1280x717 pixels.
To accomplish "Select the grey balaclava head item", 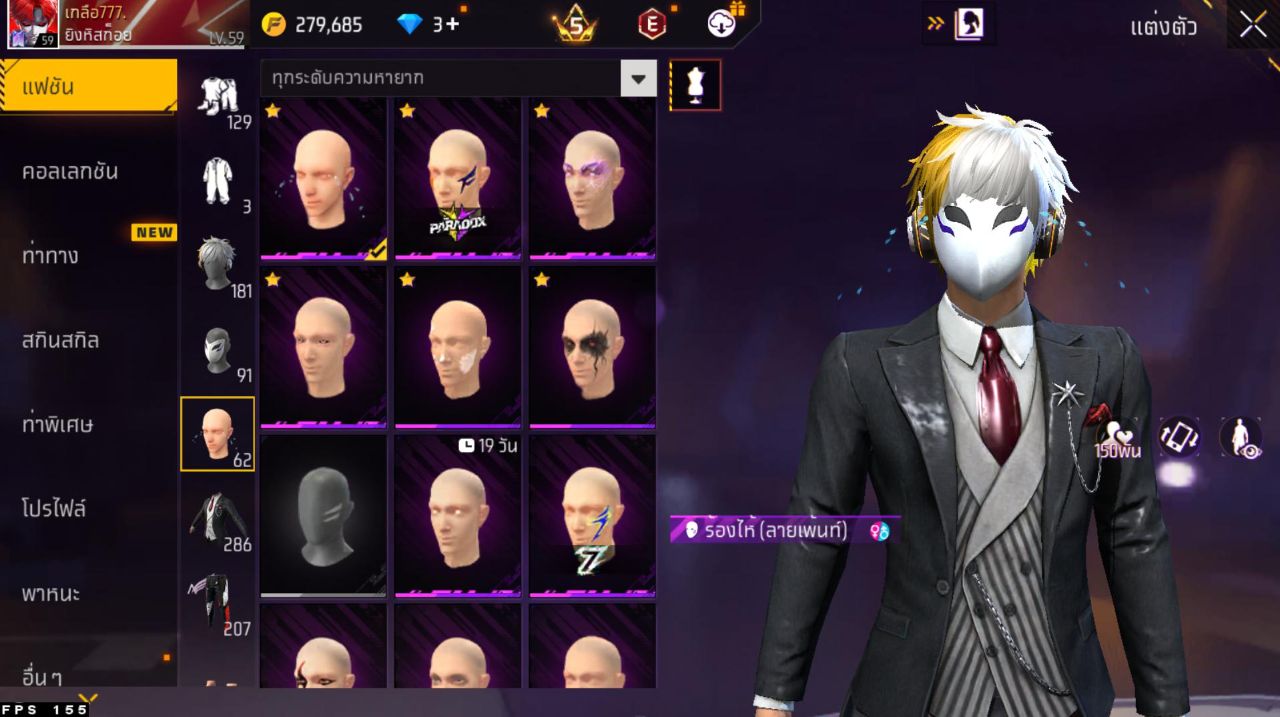I will [x=323, y=516].
